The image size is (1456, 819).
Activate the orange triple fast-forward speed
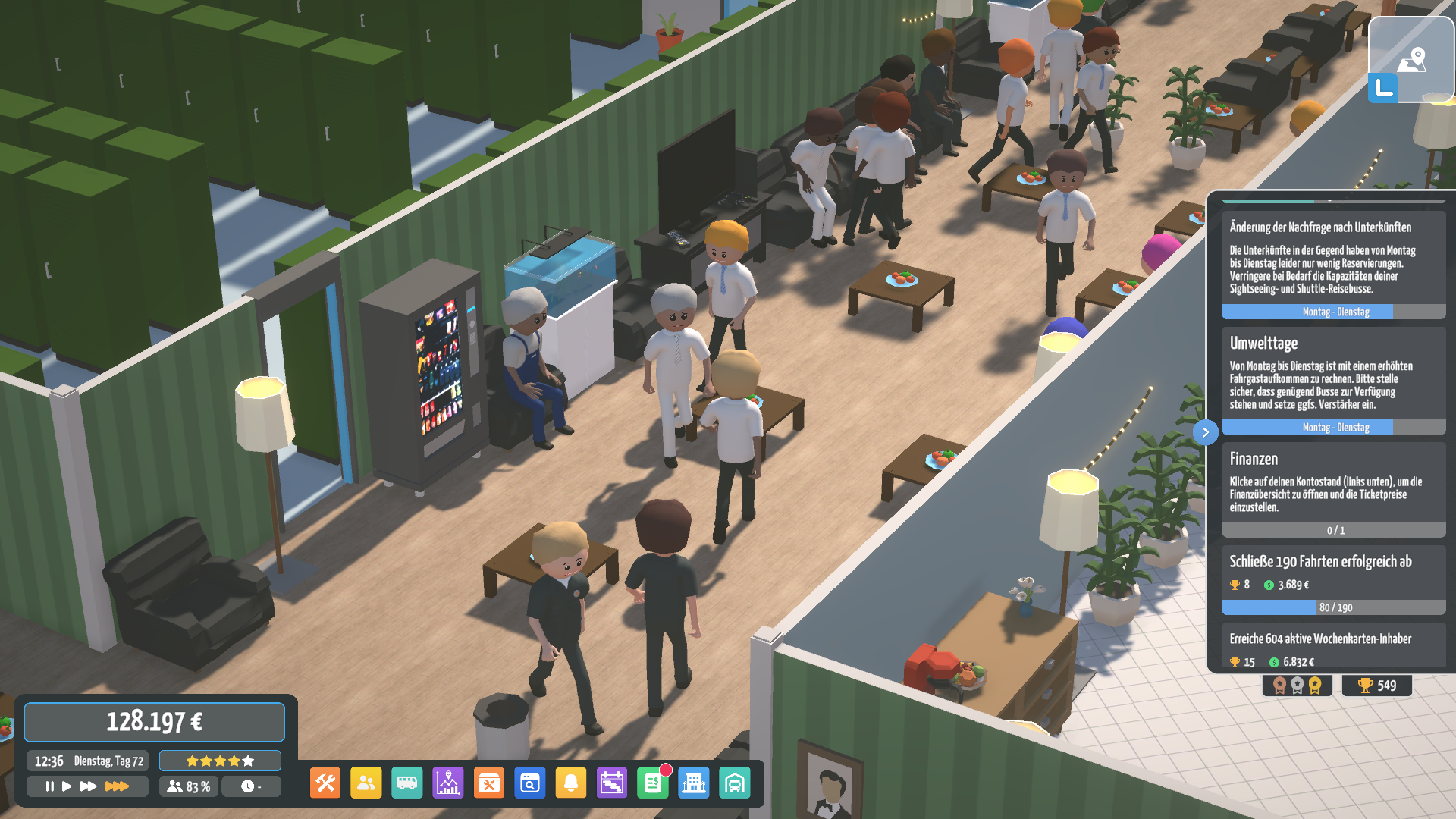pos(117,786)
